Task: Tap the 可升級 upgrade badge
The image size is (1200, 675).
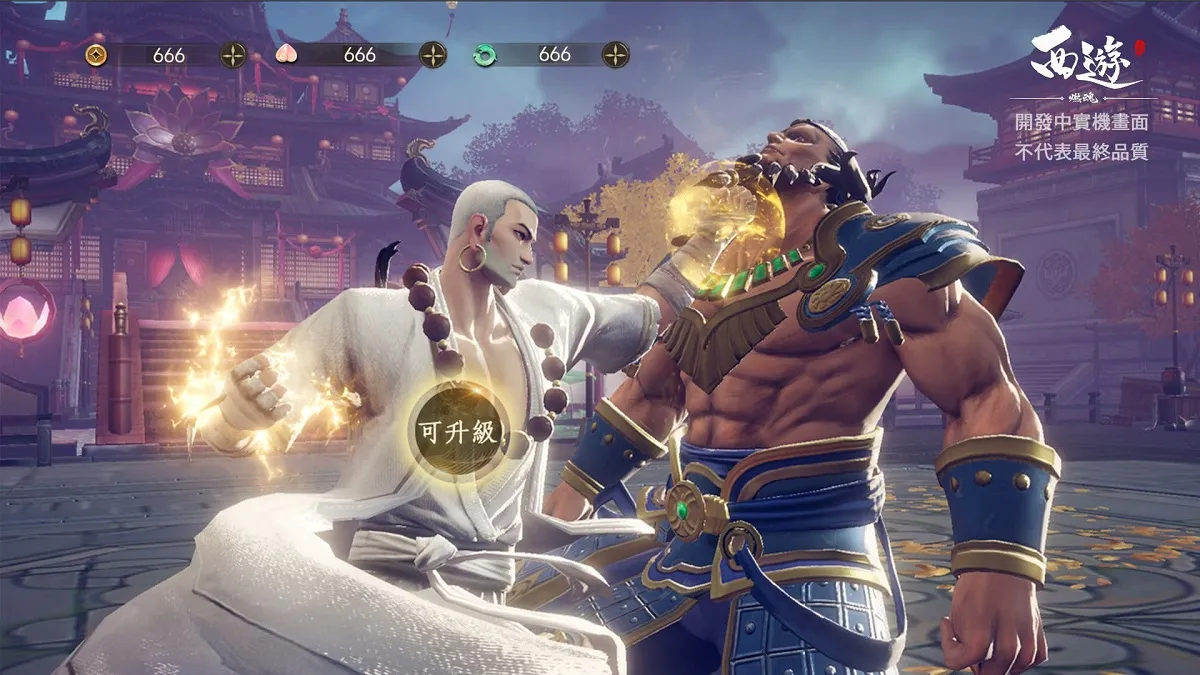Action: pos(458,430)
